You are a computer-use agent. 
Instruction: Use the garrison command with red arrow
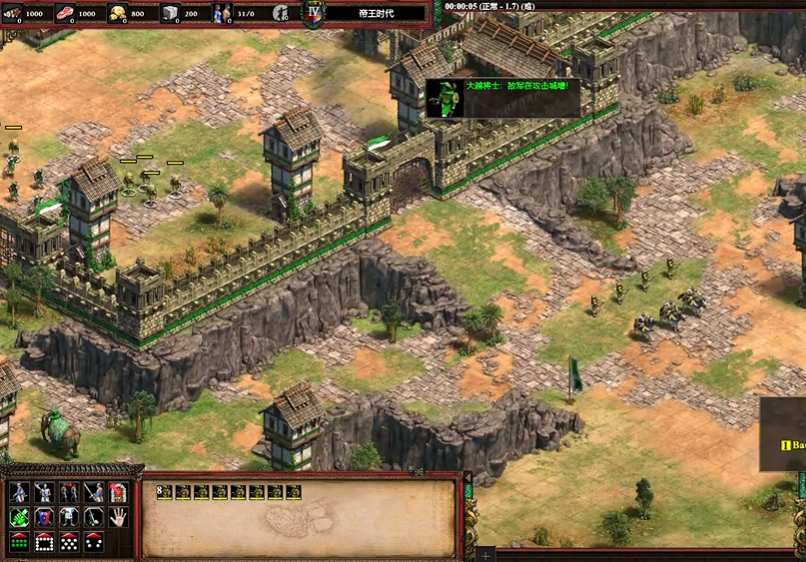coord(118,492)
